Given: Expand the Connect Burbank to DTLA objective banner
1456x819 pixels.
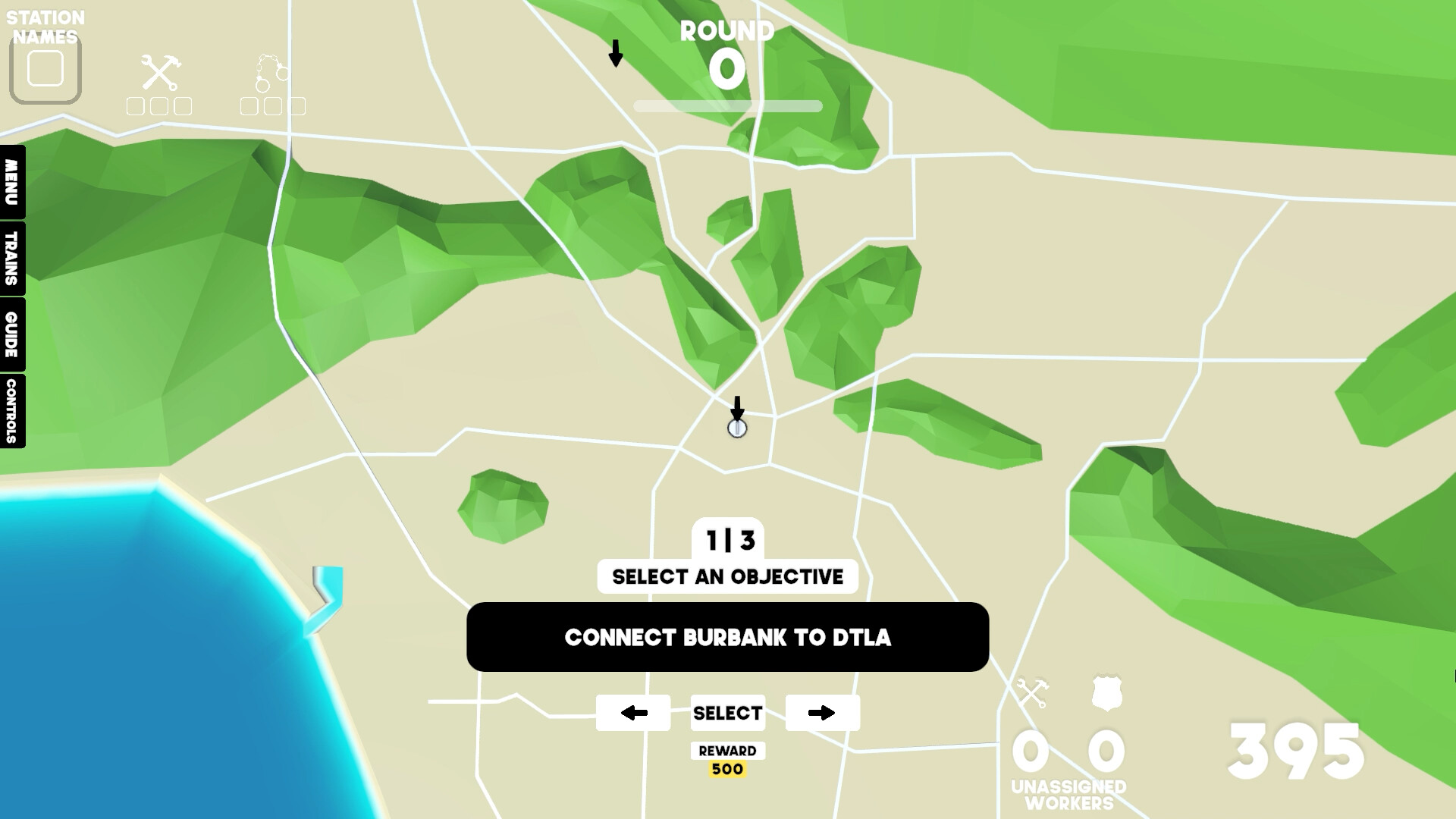Looking at the screenshot, I should pyautogui.click(x=727, y=638).
